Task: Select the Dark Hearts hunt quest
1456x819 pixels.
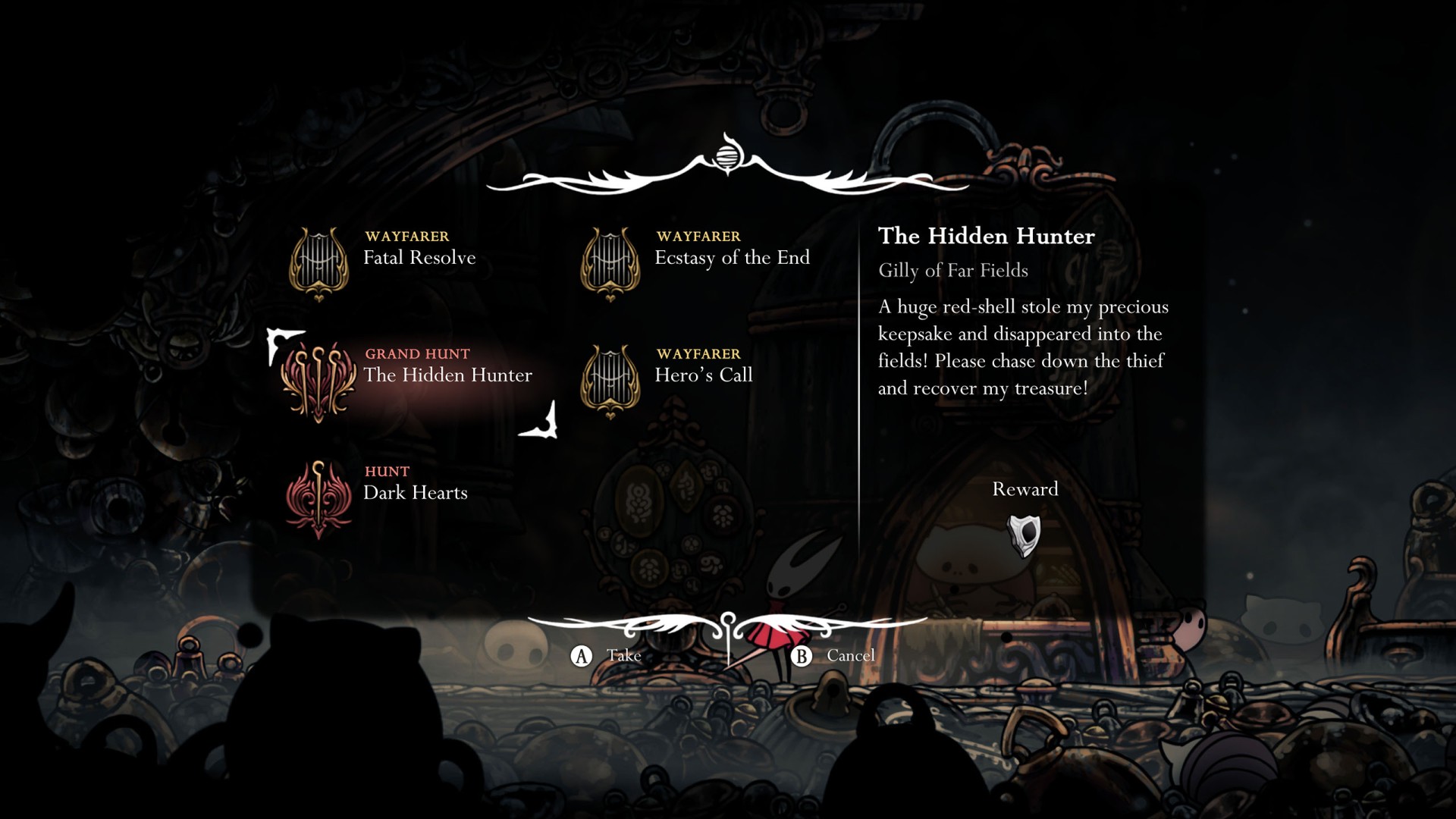Action: (415, 493)
